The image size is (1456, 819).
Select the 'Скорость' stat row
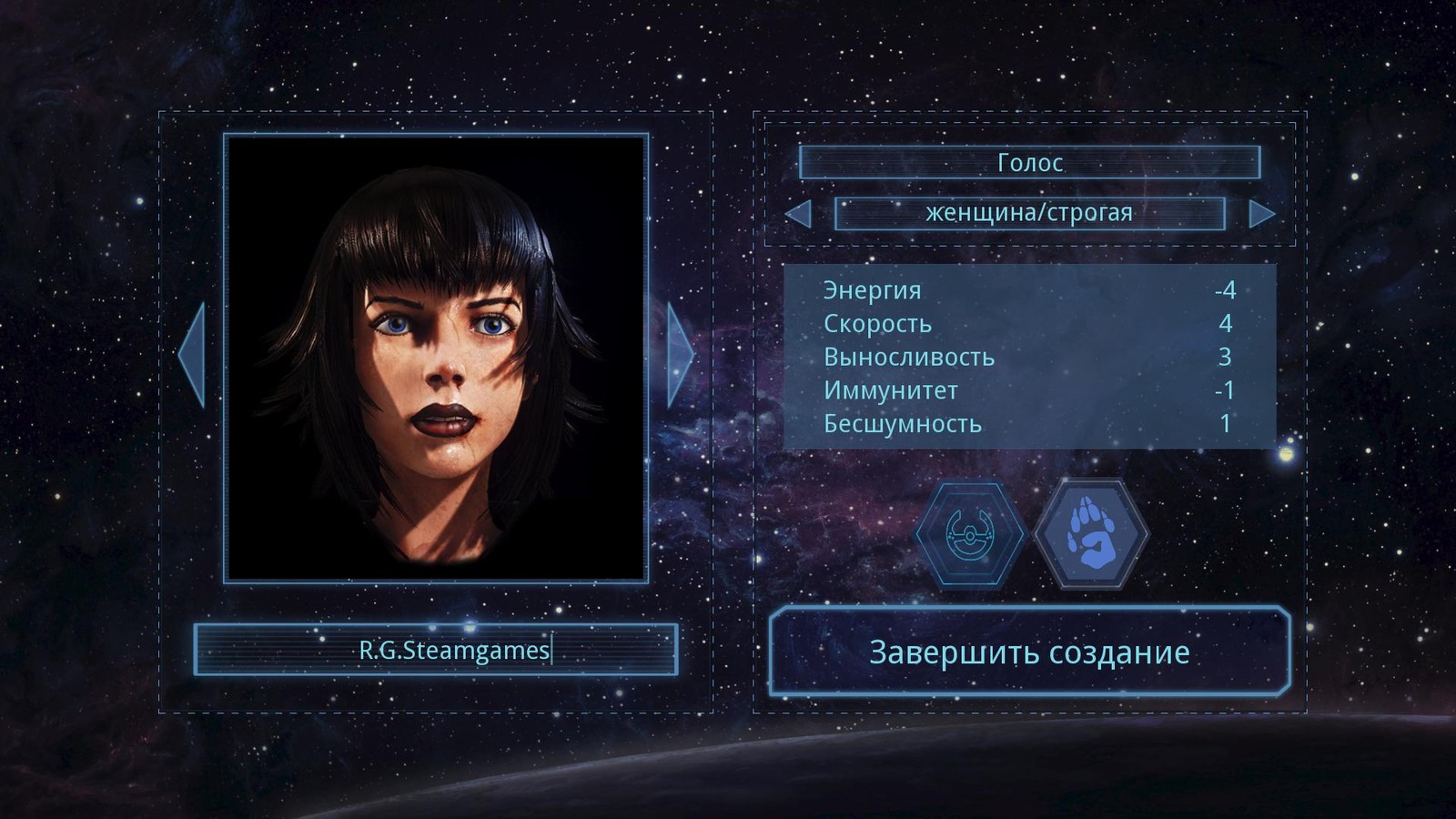point(877,324)
